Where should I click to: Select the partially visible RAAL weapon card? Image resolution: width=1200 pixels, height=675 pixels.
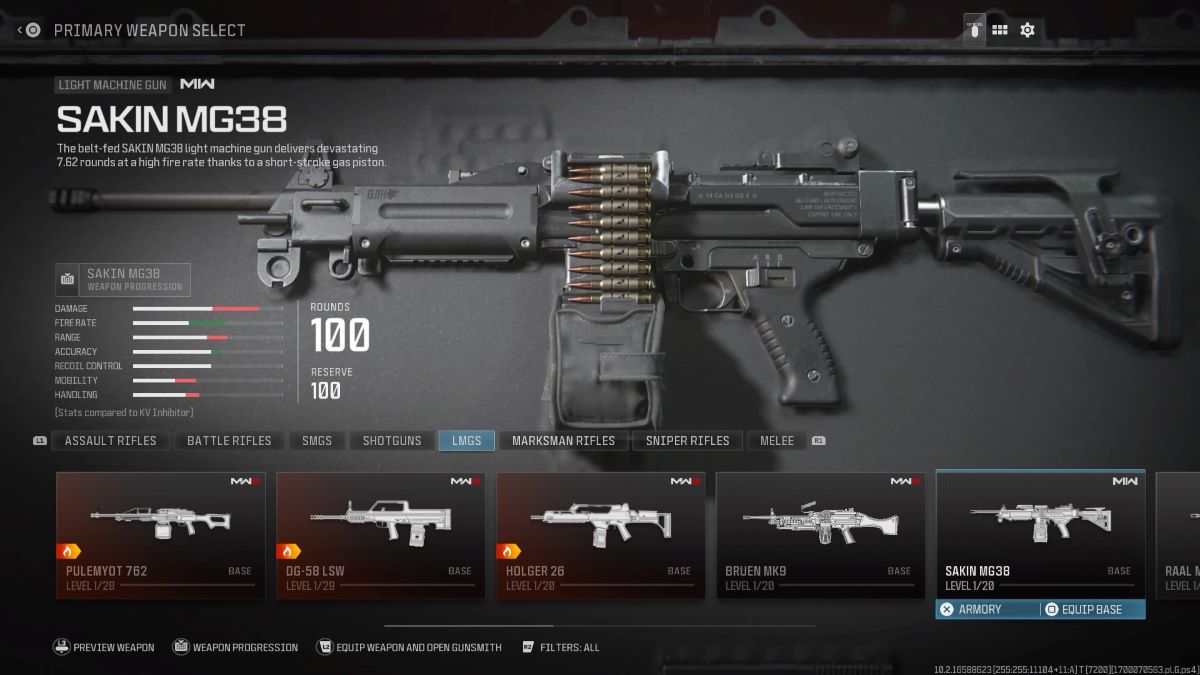[1178, 535]
